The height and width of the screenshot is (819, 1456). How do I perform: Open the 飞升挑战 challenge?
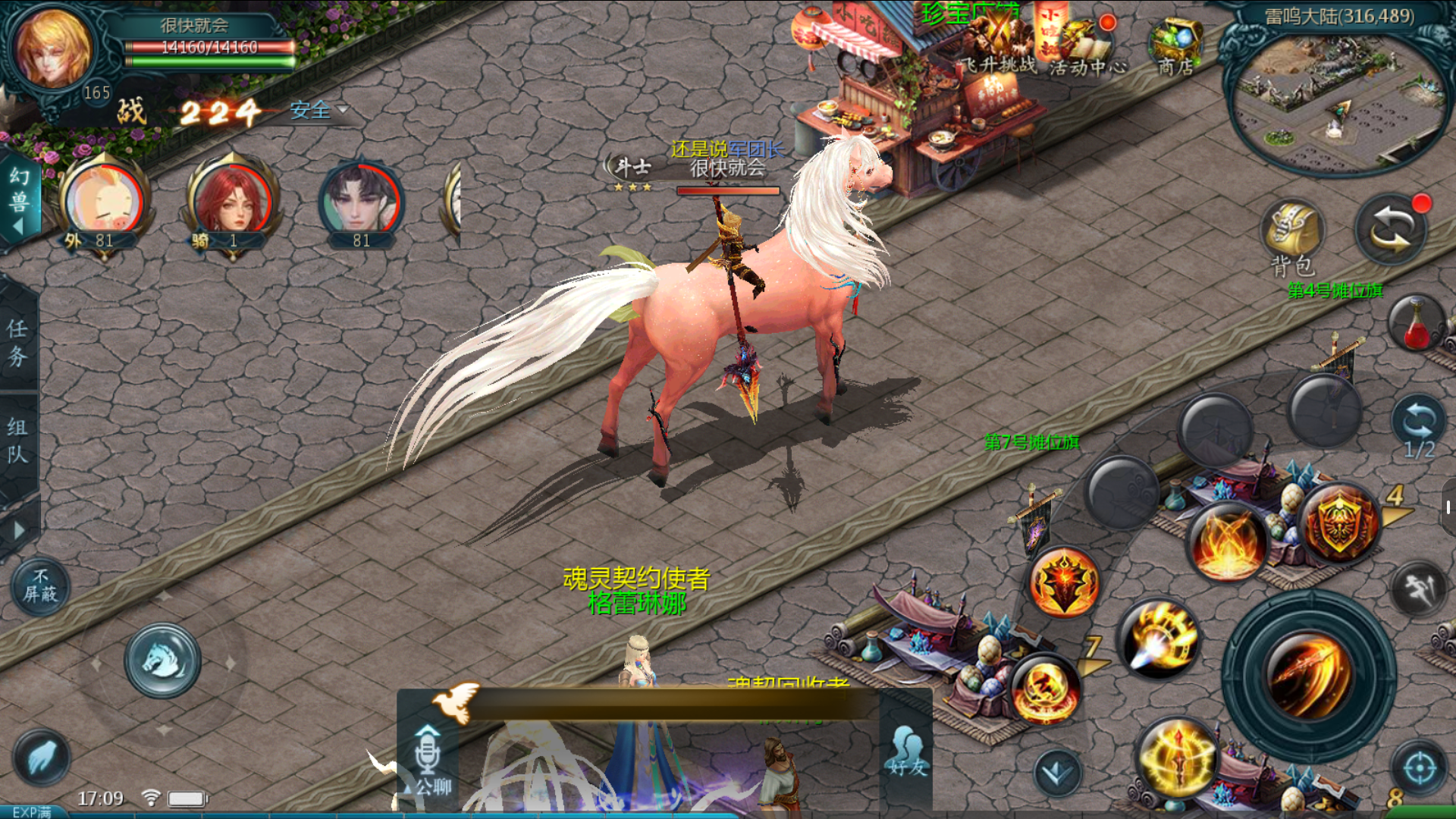[x=999, y=44]
